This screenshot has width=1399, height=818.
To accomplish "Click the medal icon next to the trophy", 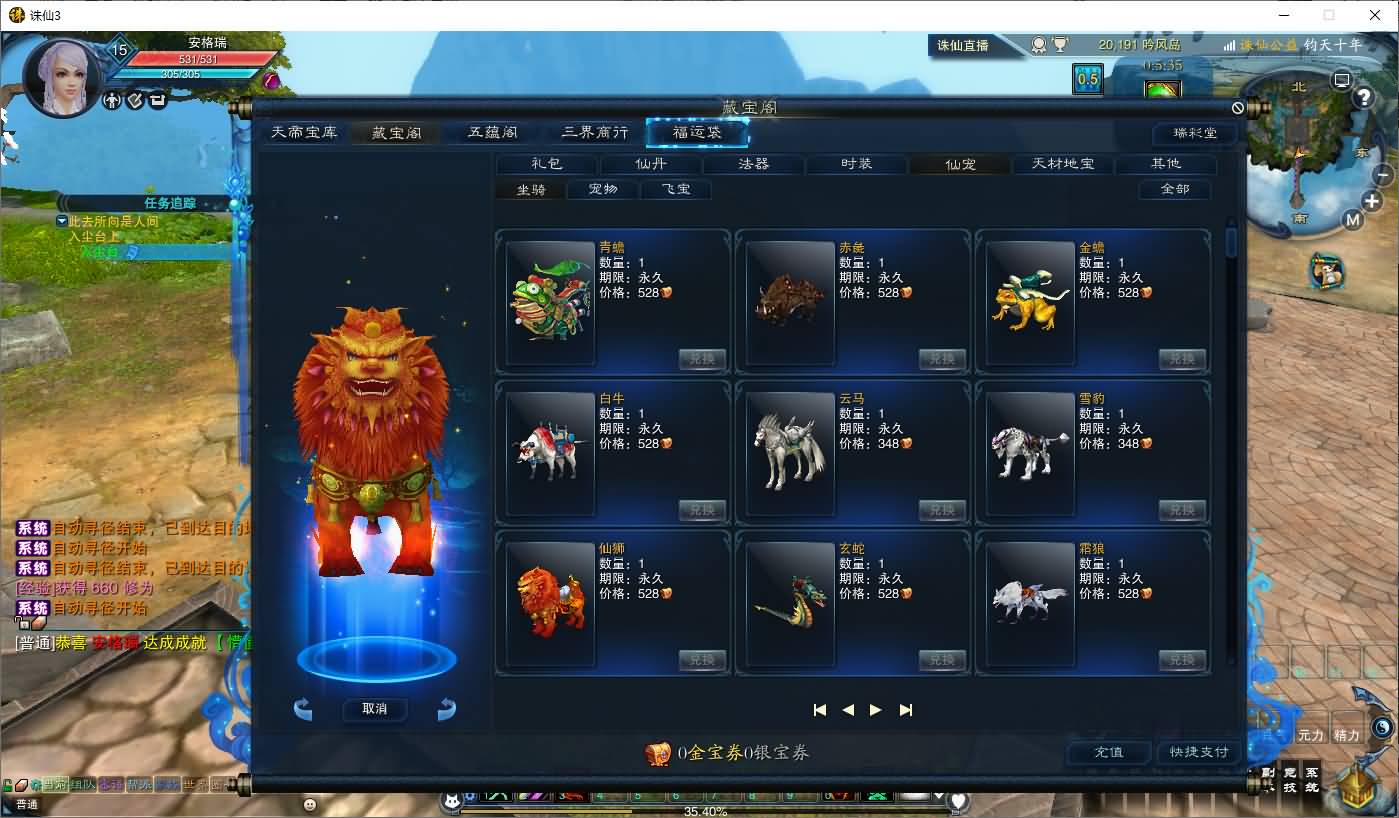I will click(x=1039, y=44).
